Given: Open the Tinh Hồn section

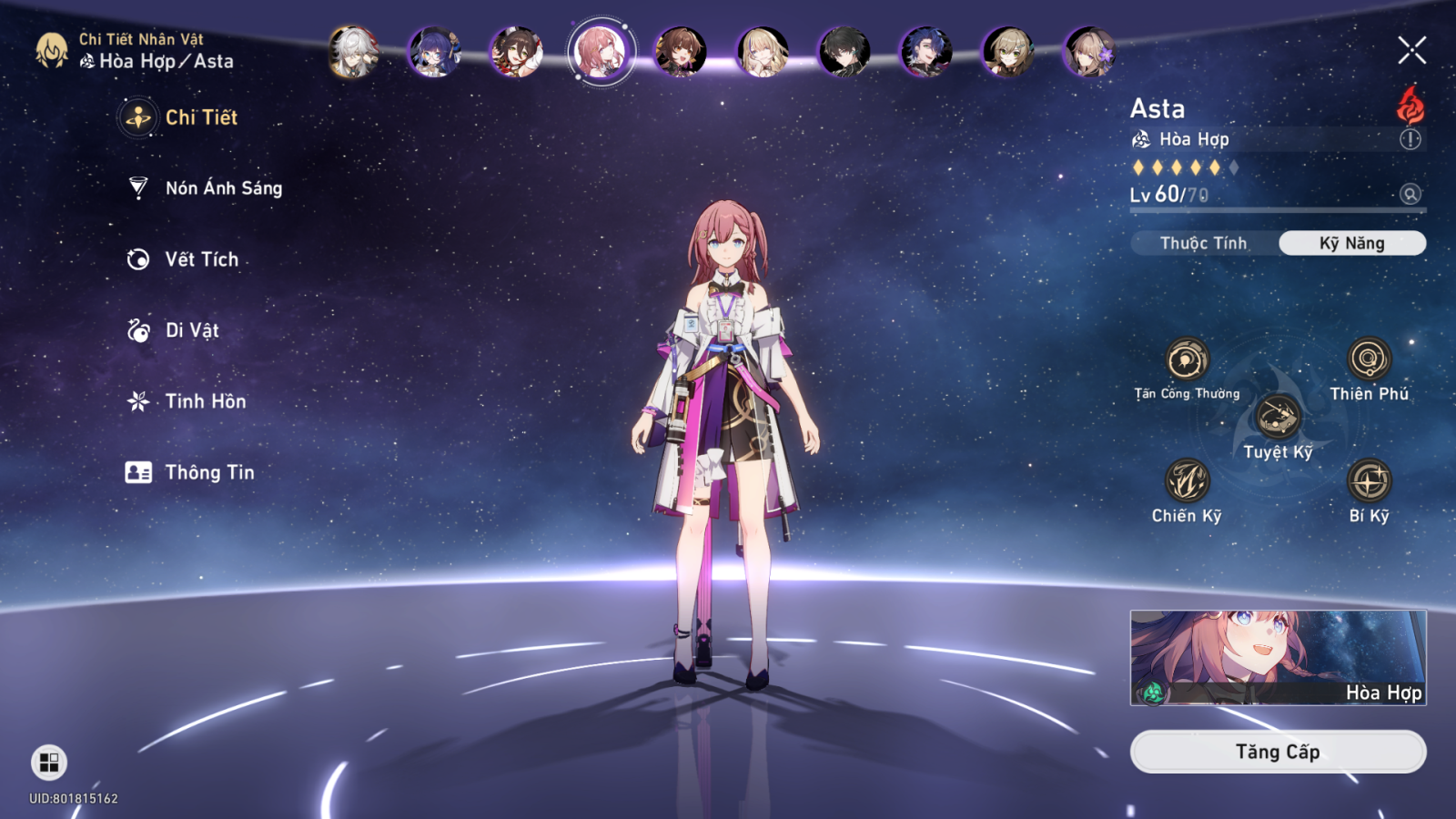Looking at the screenshot, I should (187, 401).
